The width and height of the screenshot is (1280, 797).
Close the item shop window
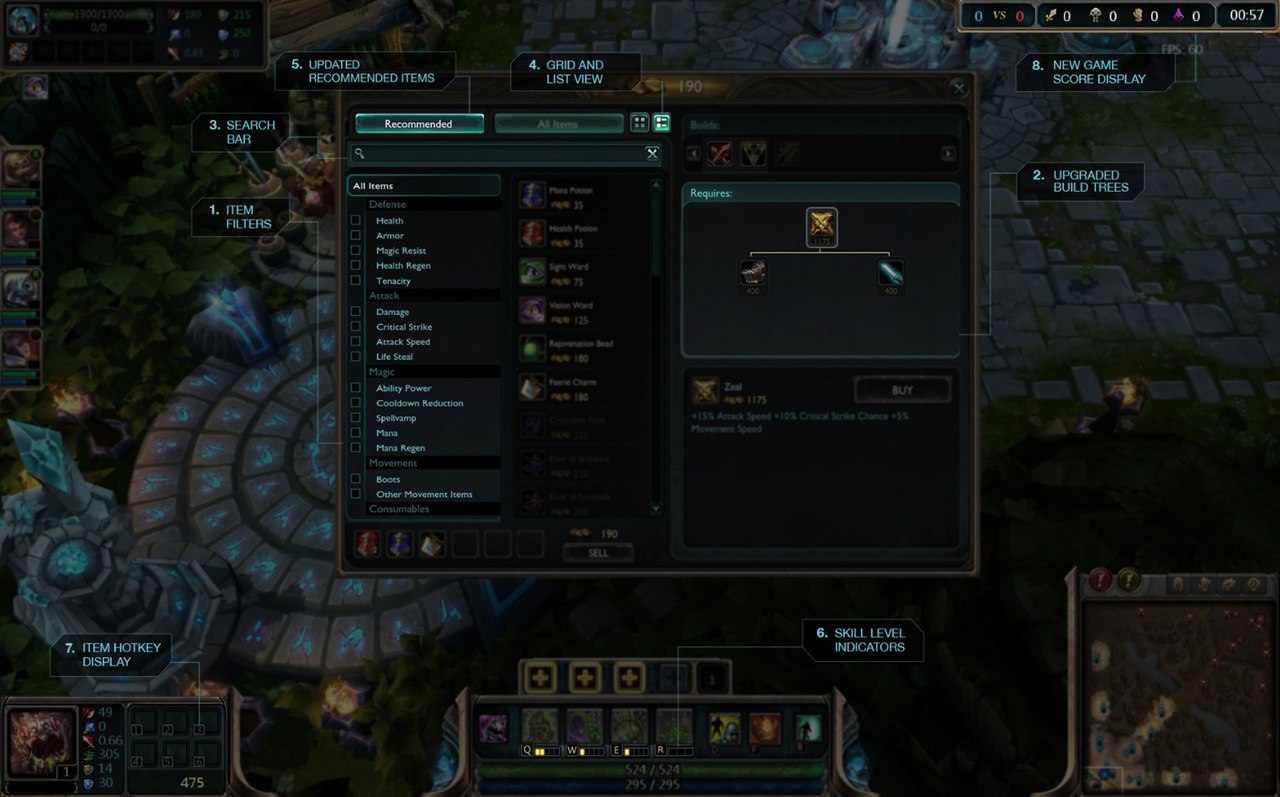click(958, 87)
